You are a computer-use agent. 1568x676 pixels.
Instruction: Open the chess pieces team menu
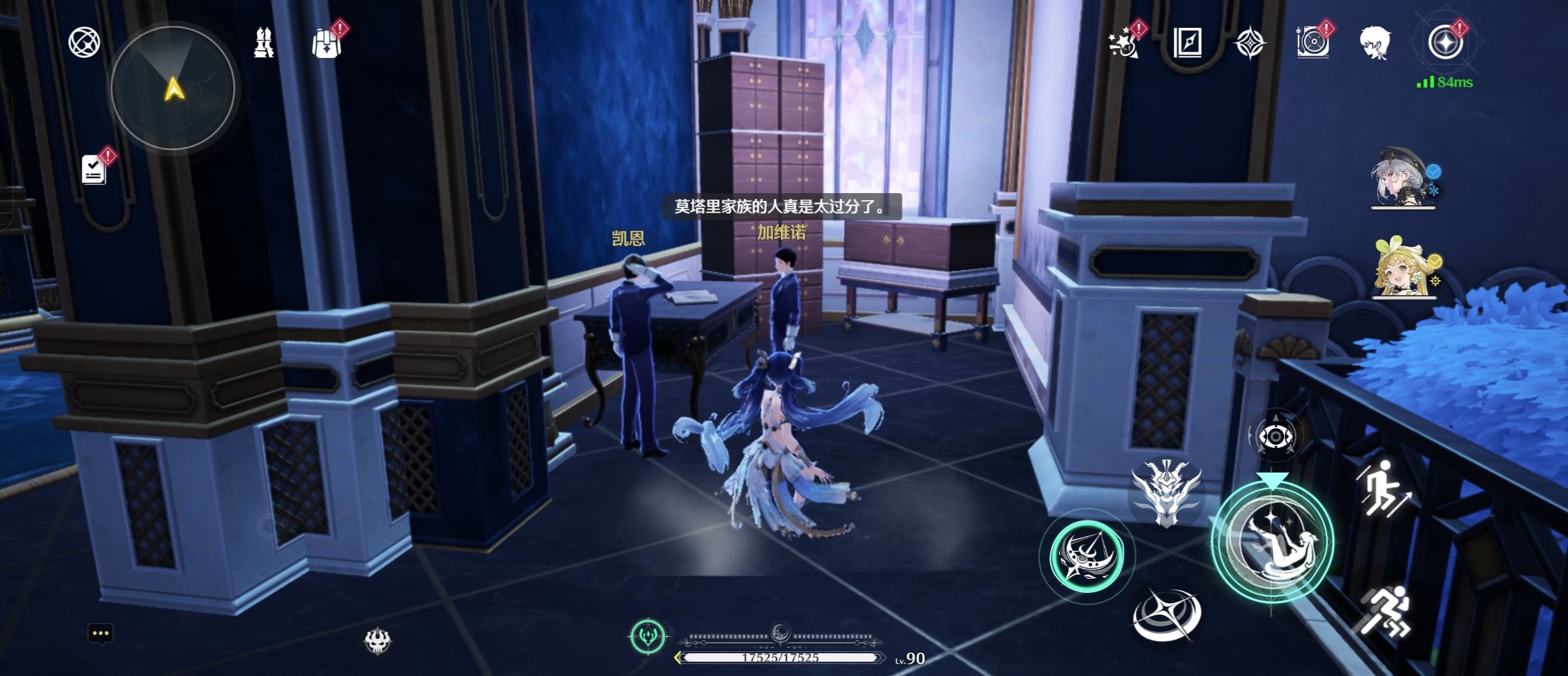pyautogui.click(x=263, y=43)
